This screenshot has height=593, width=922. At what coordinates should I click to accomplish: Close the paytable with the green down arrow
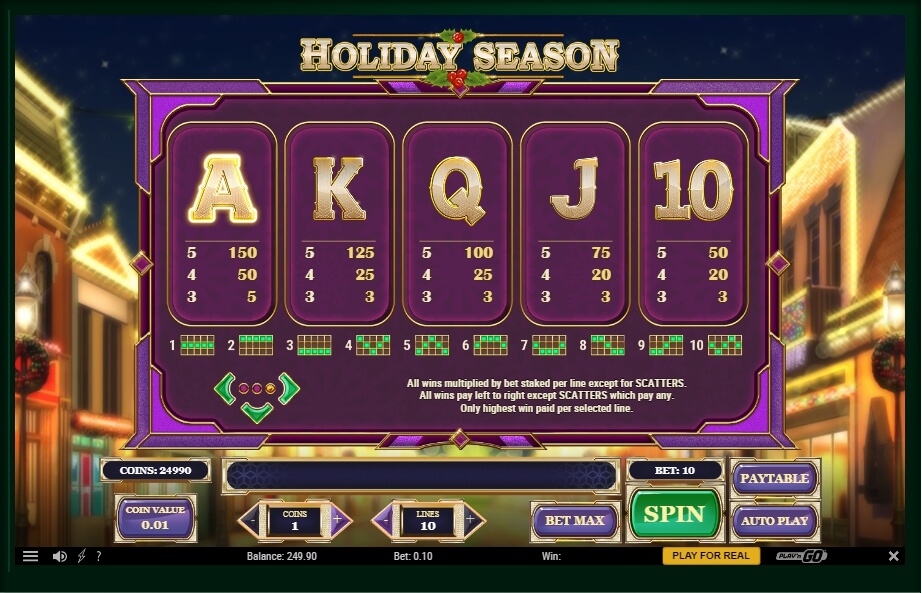coord(257,411)
